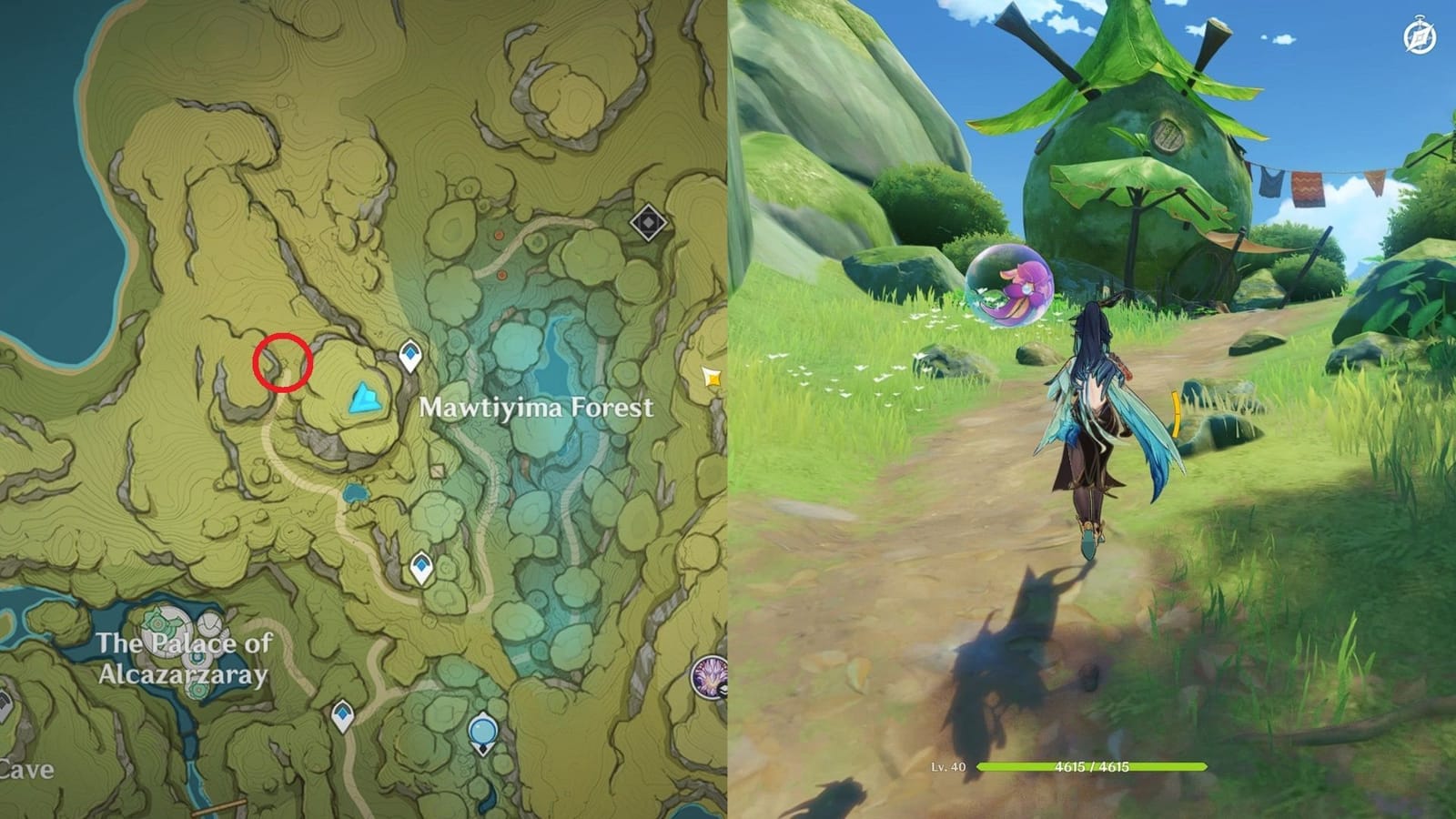The height and width of the screenshot is (819, 1456).
Task: Click the domain entrance diamond icon
Action: [648, 223]
